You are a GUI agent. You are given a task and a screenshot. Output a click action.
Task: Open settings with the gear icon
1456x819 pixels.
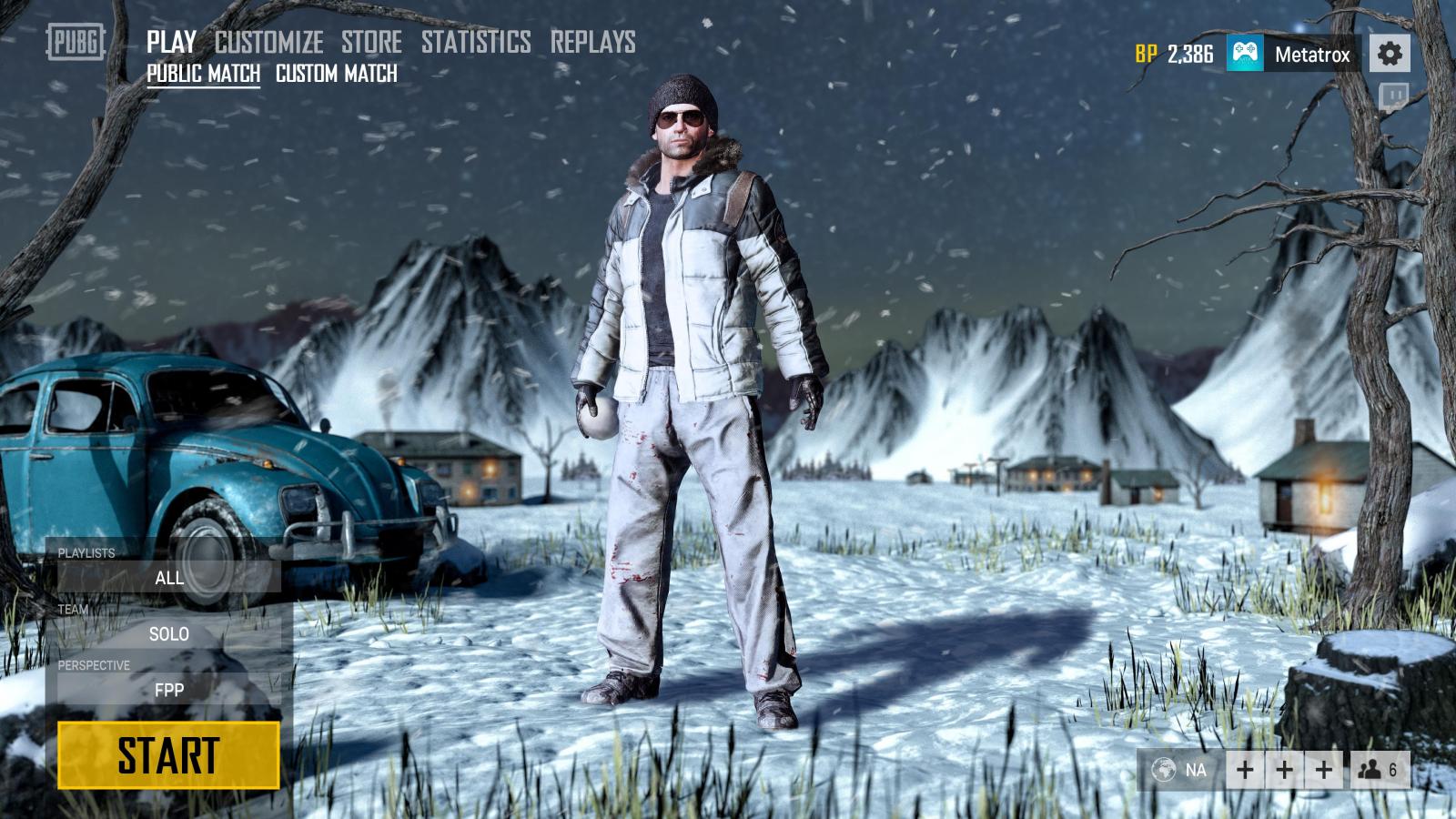pyautogui.click(x=1389, y=54)
